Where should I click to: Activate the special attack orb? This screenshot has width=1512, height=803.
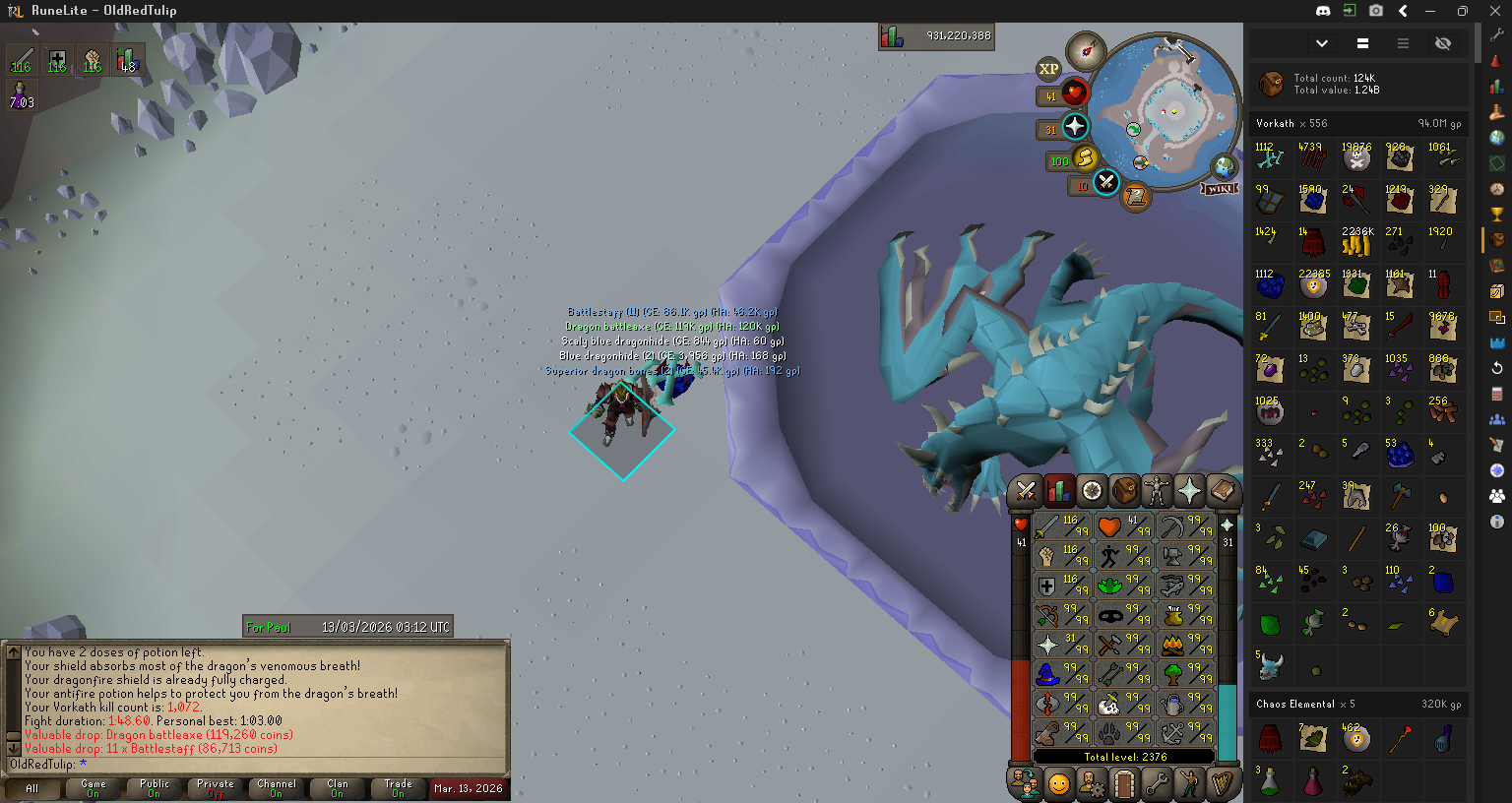click(1106, 182)
